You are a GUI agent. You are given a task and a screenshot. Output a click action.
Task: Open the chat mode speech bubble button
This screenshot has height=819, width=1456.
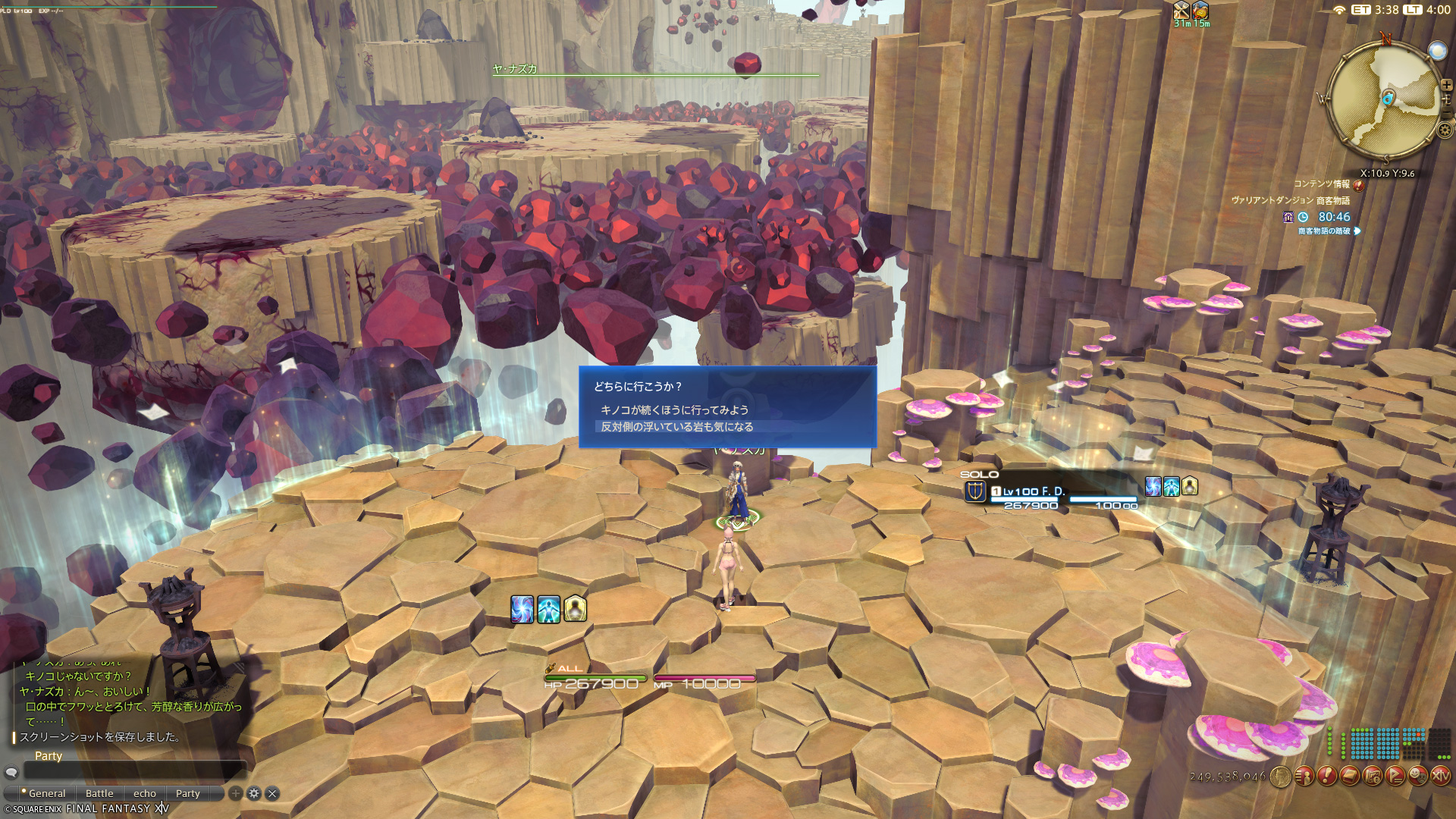[11, 772]
